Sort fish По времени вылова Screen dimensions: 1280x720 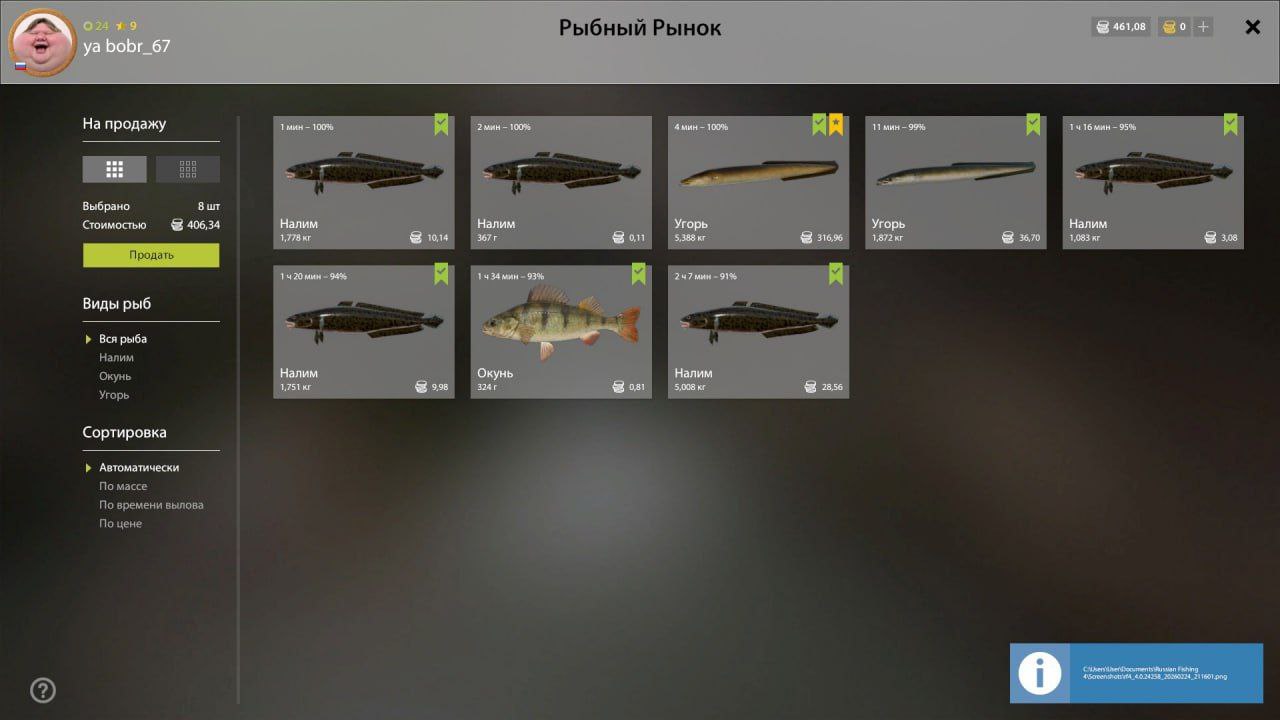(151, 505)
